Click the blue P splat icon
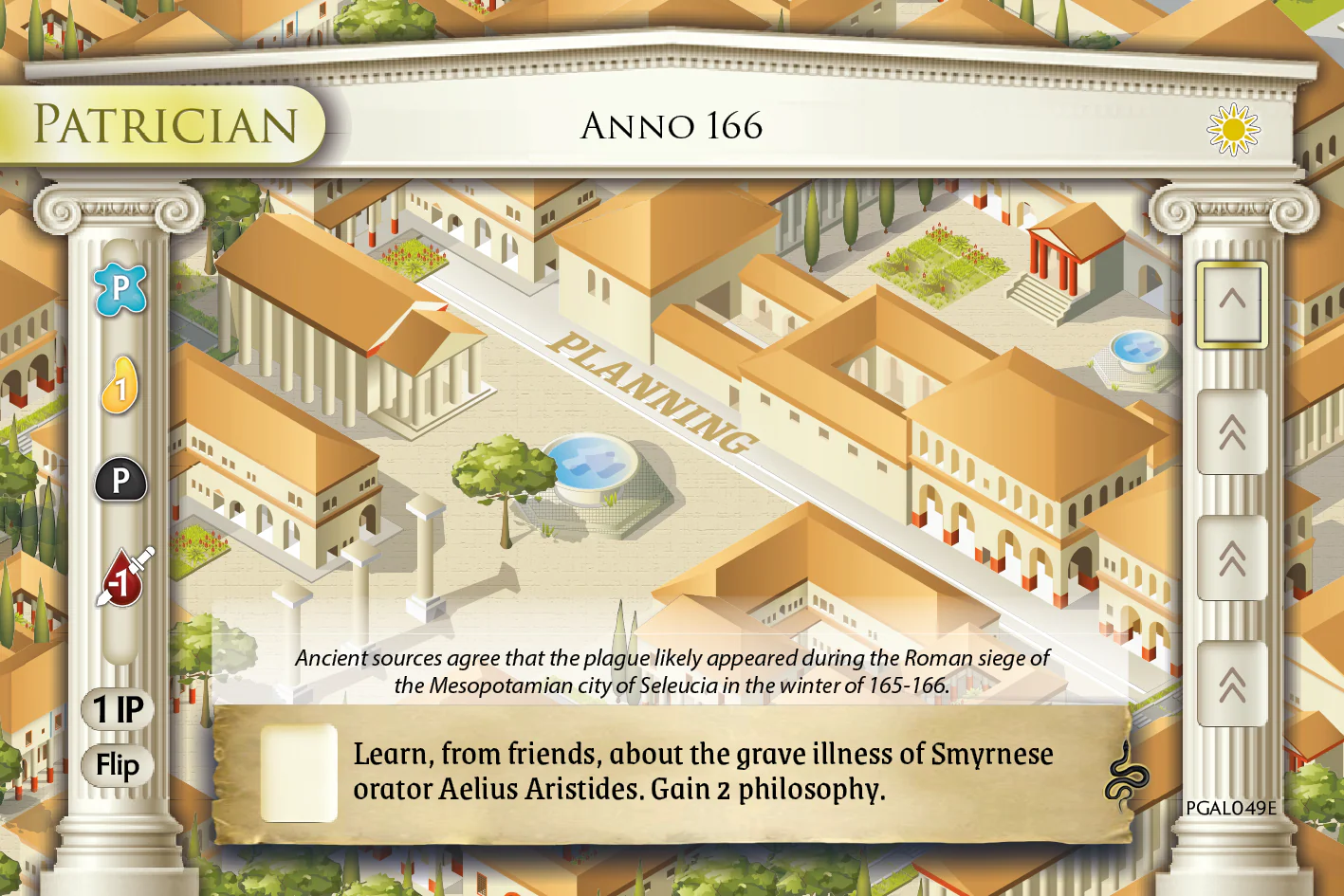The height and width of the screenshot is (896, 1344). [x=120, y=289]
